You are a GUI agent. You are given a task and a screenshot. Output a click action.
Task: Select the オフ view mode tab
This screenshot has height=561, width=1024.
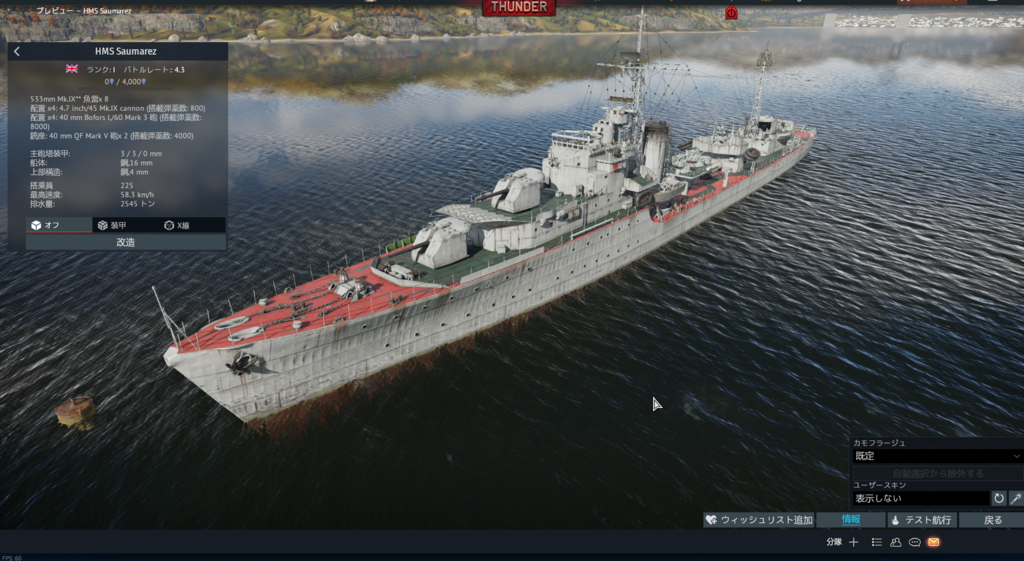59,225
